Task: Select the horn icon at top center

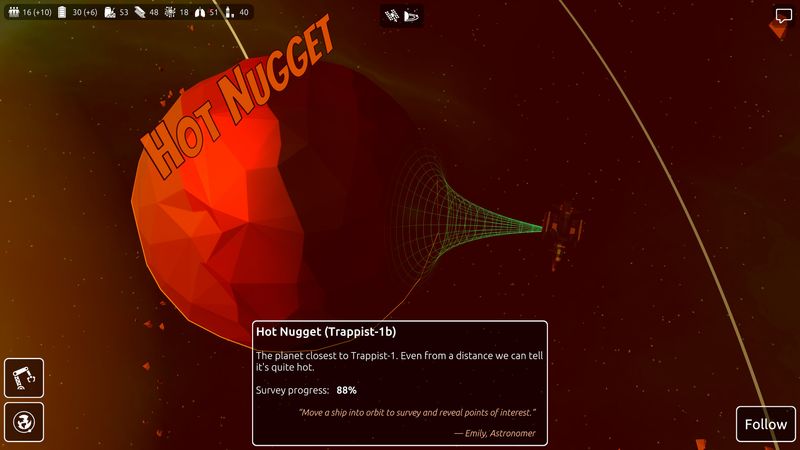Action: pos(413,15)
